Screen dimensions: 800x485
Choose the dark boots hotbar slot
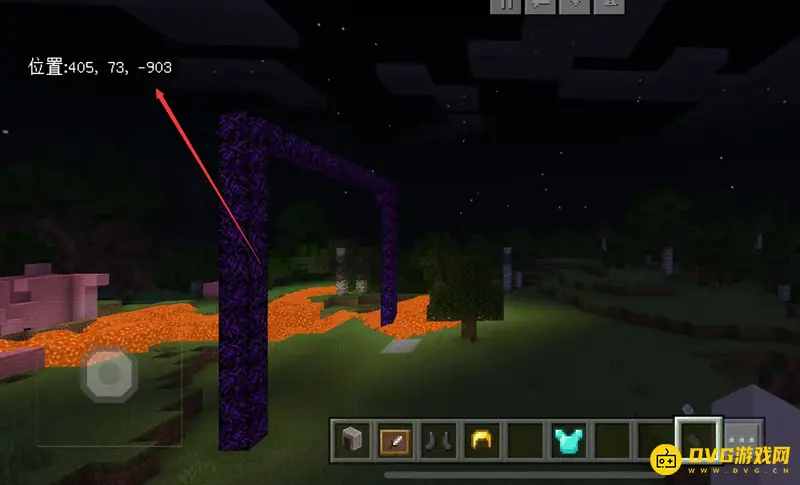pos(437,439)
